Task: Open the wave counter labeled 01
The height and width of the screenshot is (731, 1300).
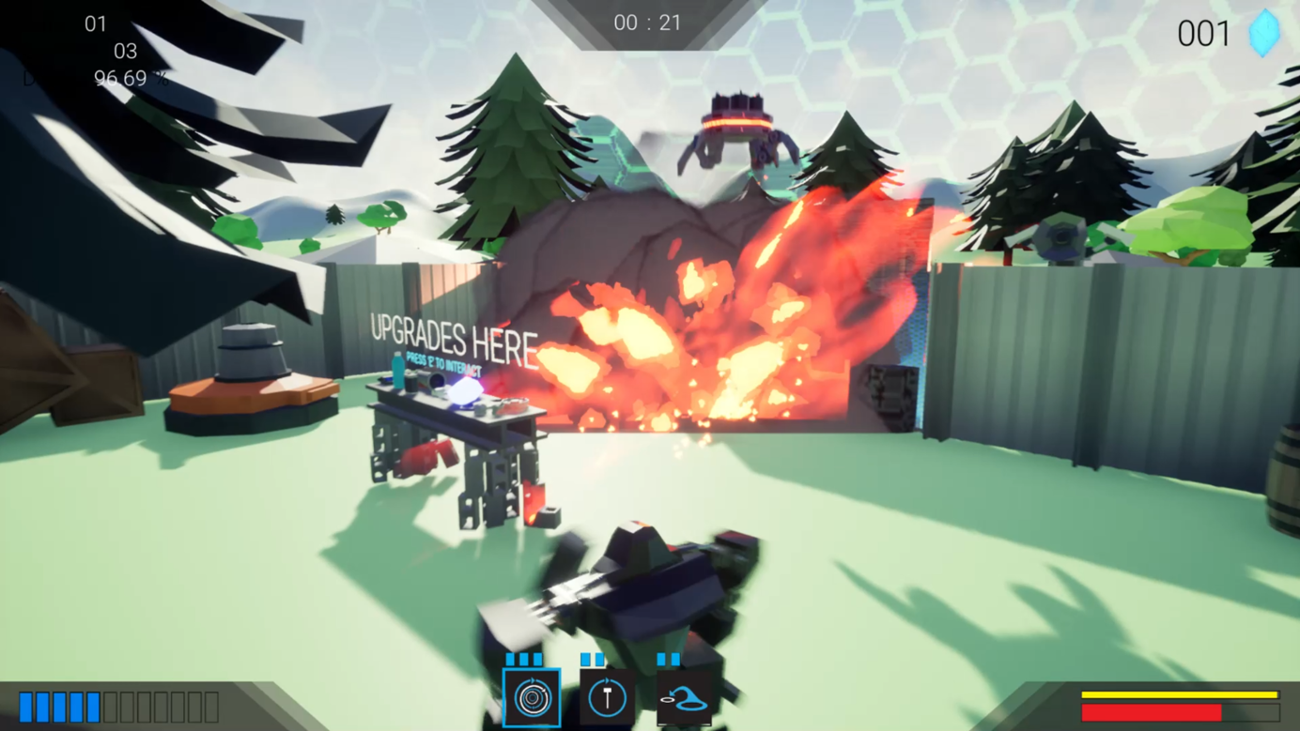Action: coord(97,24)
